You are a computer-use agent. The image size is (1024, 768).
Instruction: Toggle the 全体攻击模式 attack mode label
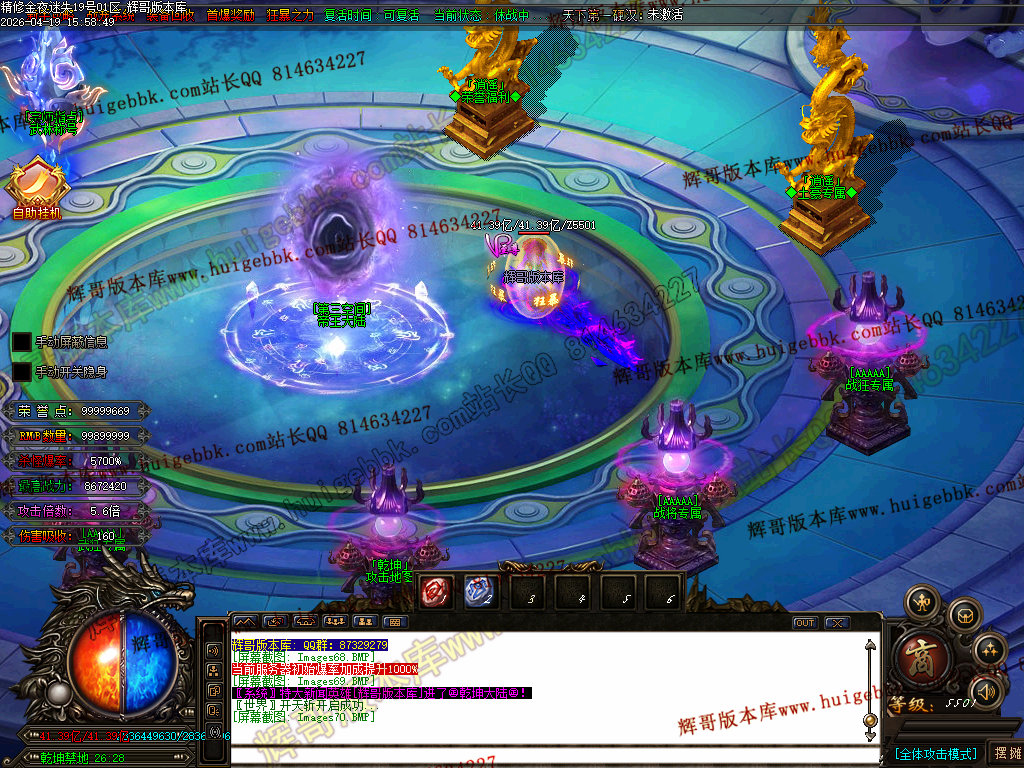click(x=935, y=753)
